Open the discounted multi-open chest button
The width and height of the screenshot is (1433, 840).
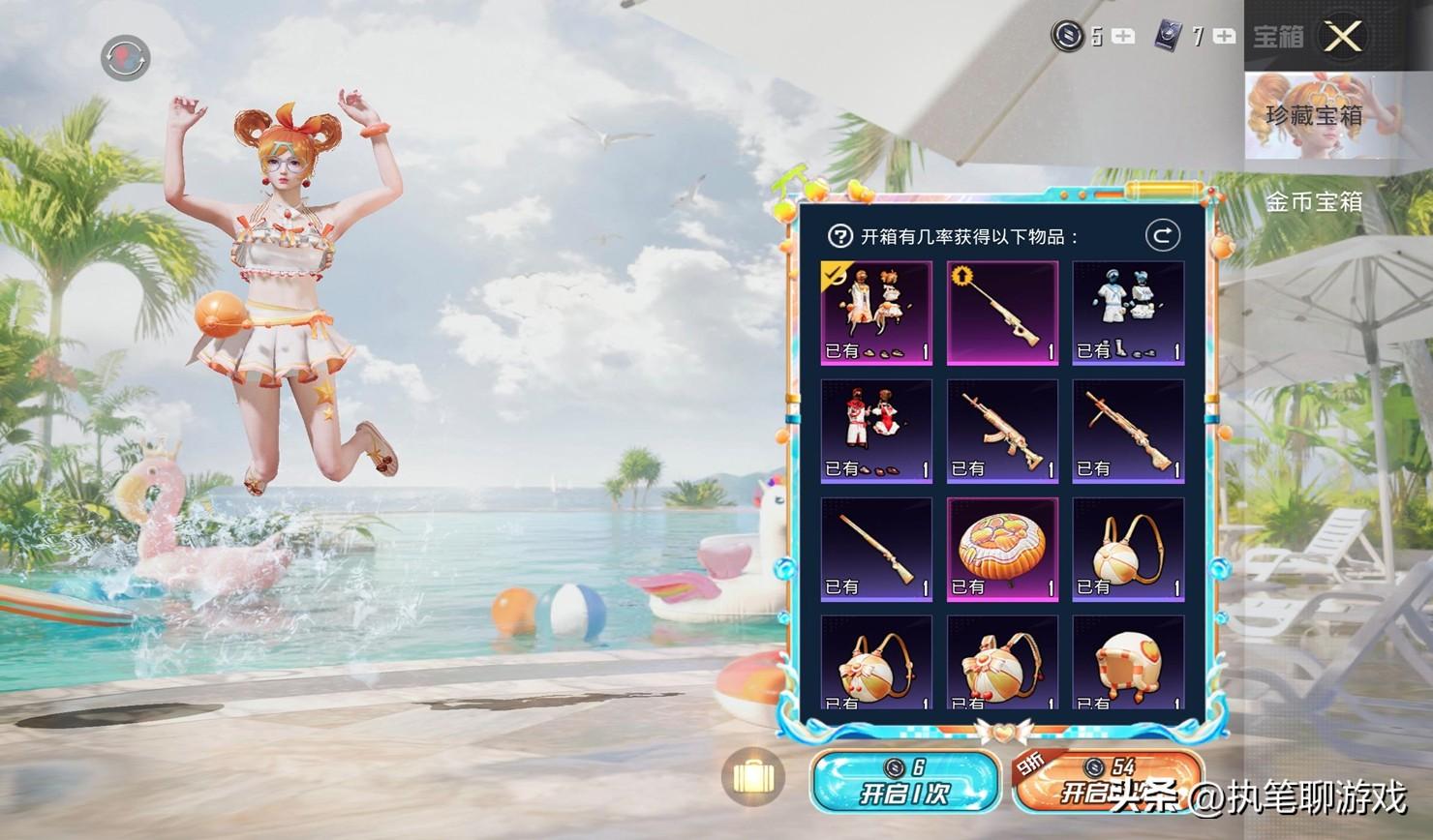pos(1106,782)
